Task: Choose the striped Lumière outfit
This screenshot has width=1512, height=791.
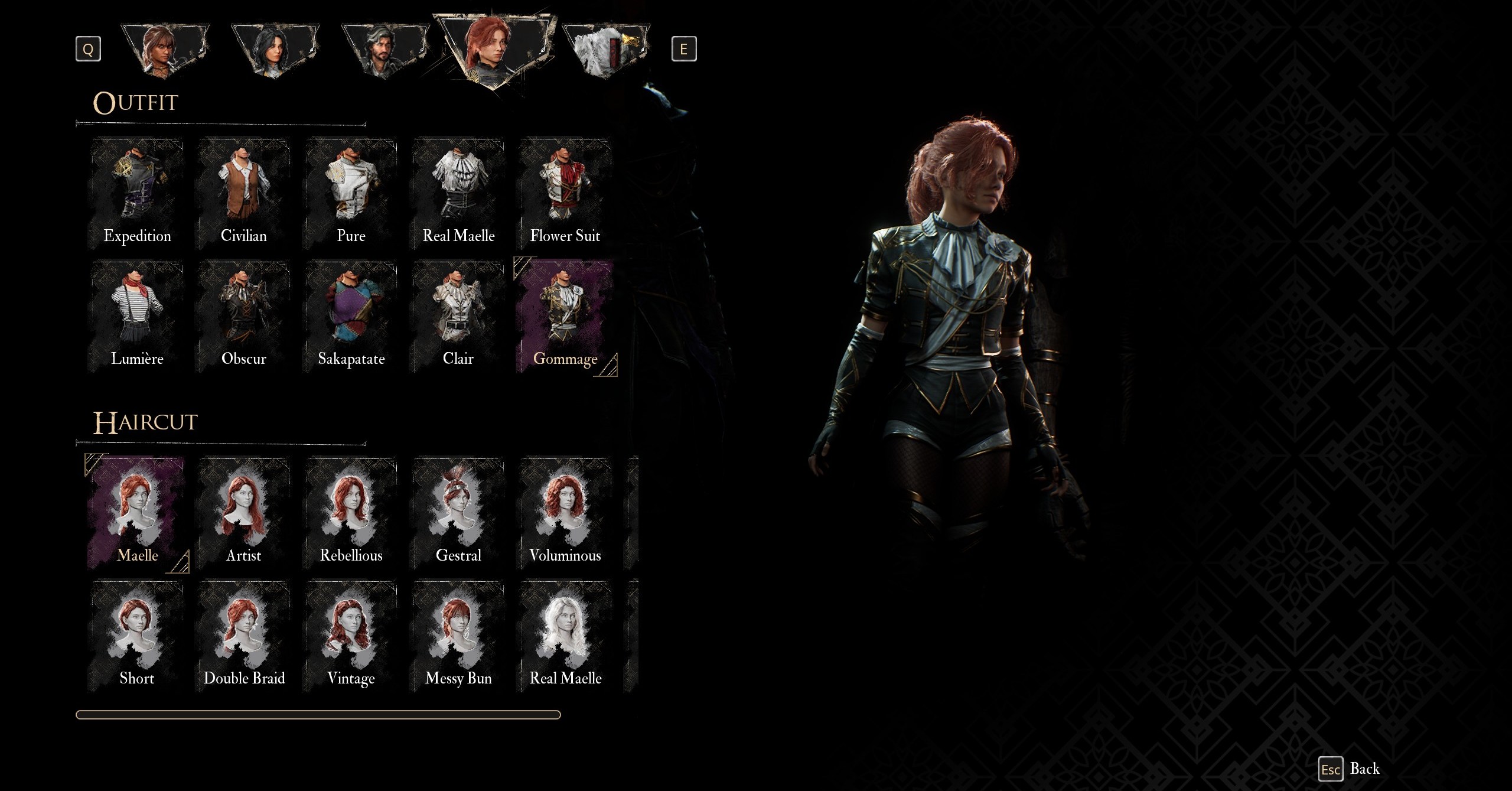Action: pos(137,318)
